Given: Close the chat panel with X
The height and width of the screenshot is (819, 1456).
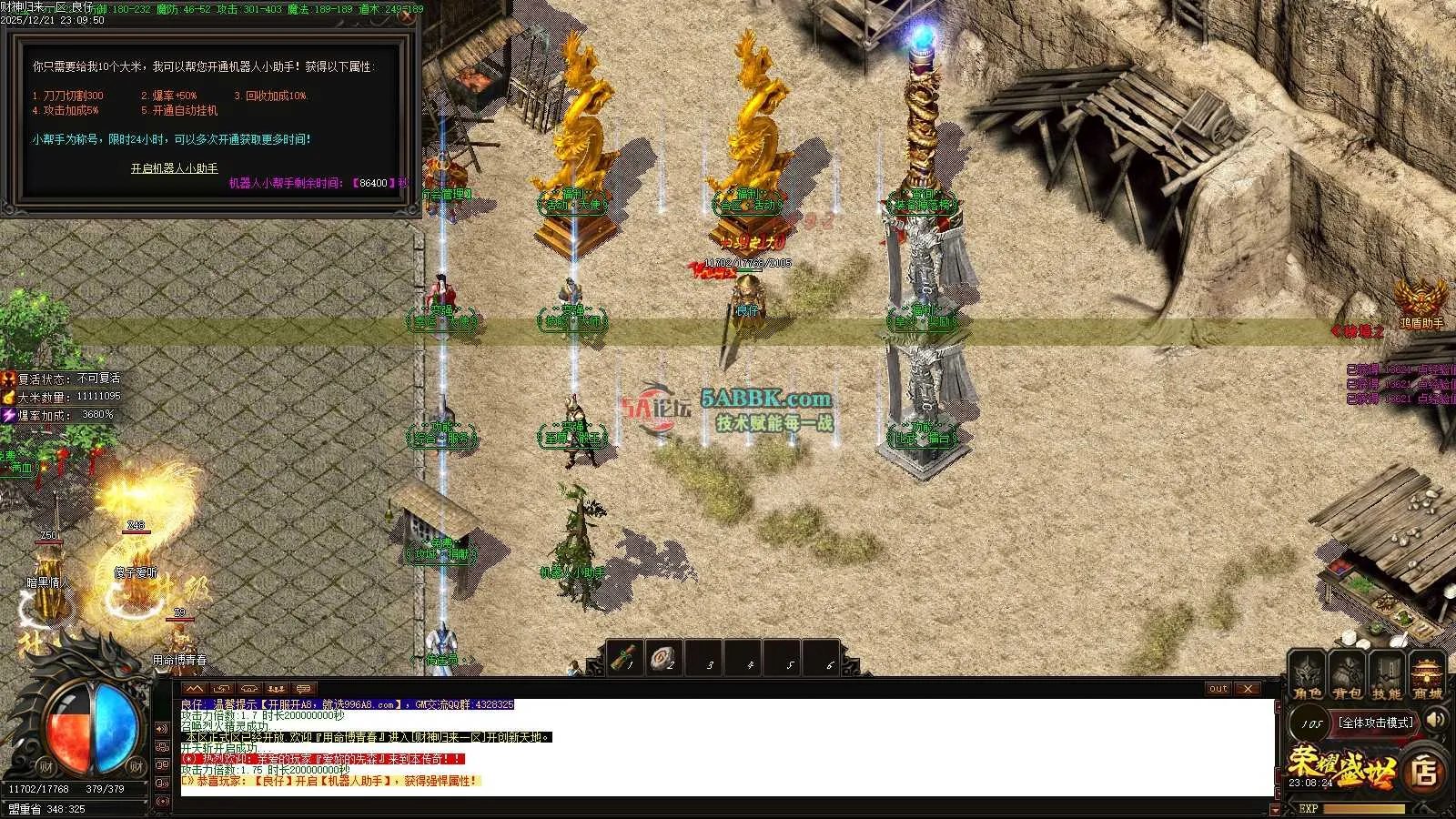Looking at the screenshot, I should (1249, 689).
